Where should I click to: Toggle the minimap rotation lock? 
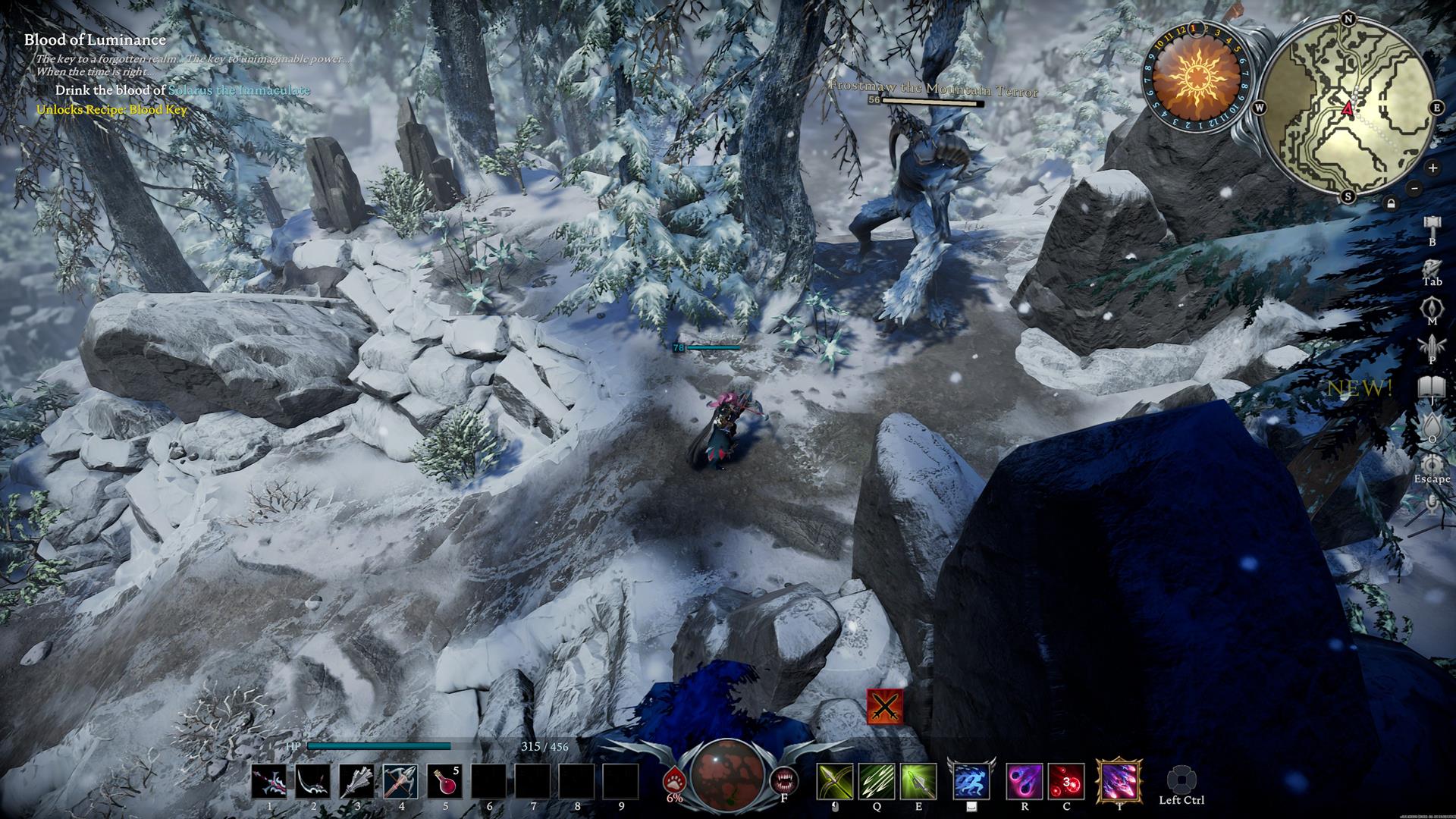pyautogui.click(x=1391, y=203)
